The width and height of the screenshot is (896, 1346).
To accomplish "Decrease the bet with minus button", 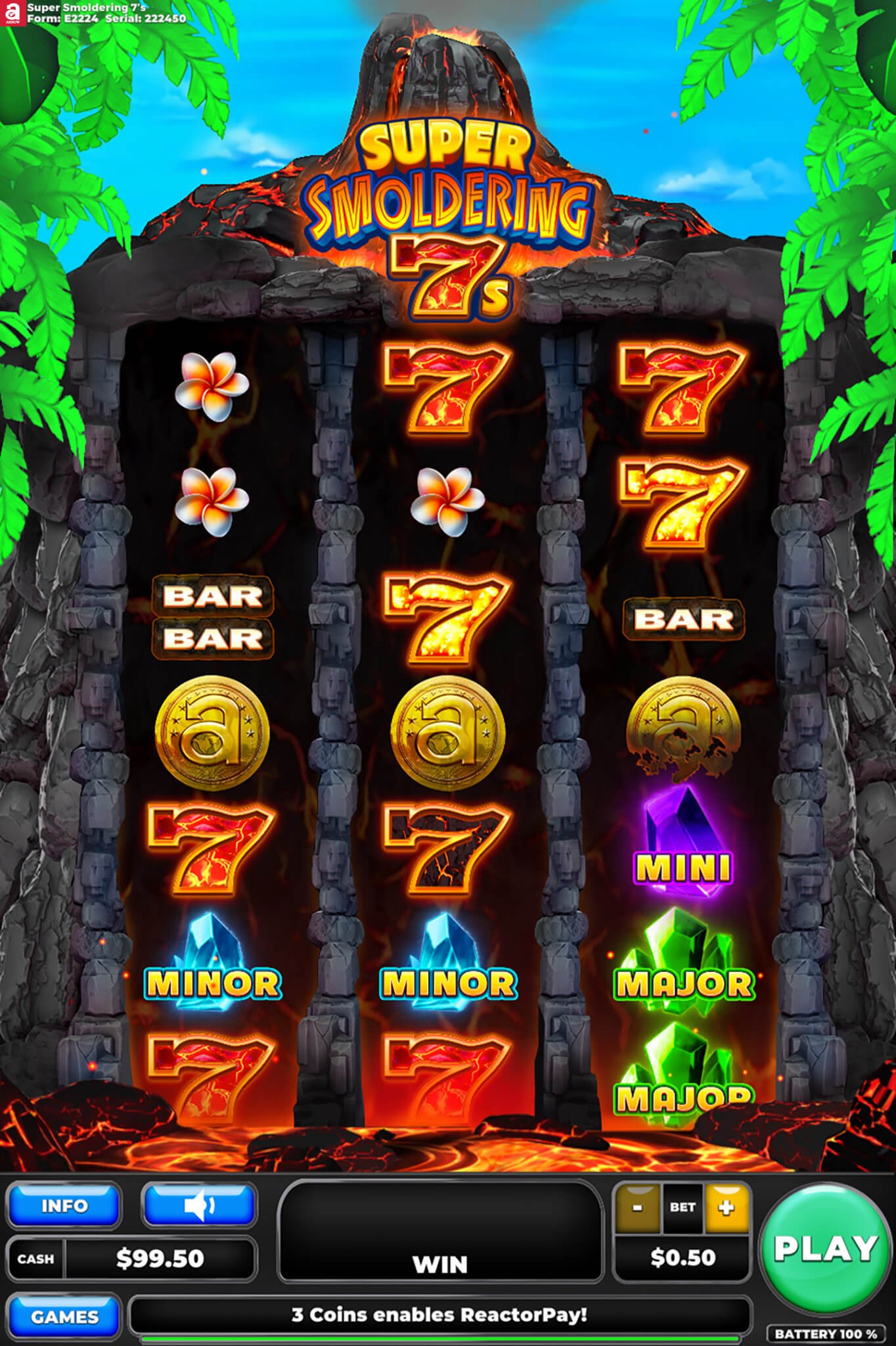I will (637, 1207).
